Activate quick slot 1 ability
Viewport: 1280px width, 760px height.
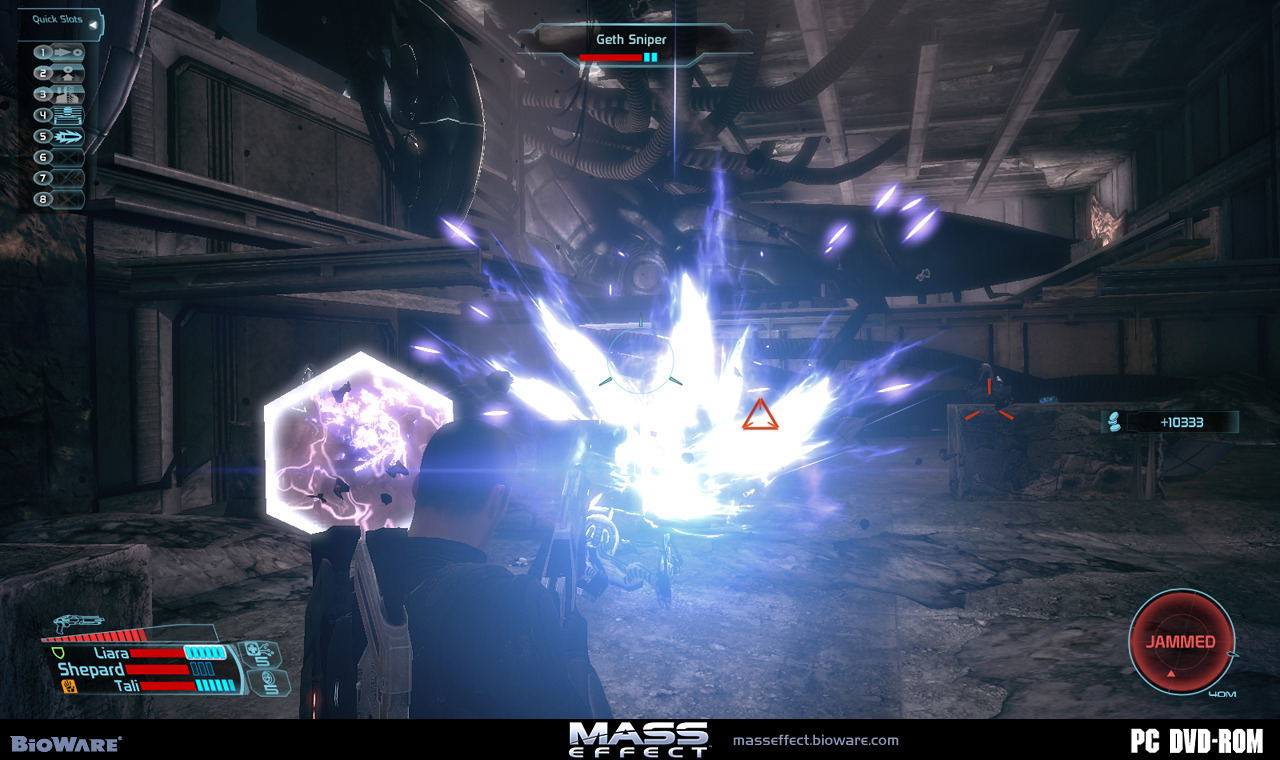tap(60, 52)
